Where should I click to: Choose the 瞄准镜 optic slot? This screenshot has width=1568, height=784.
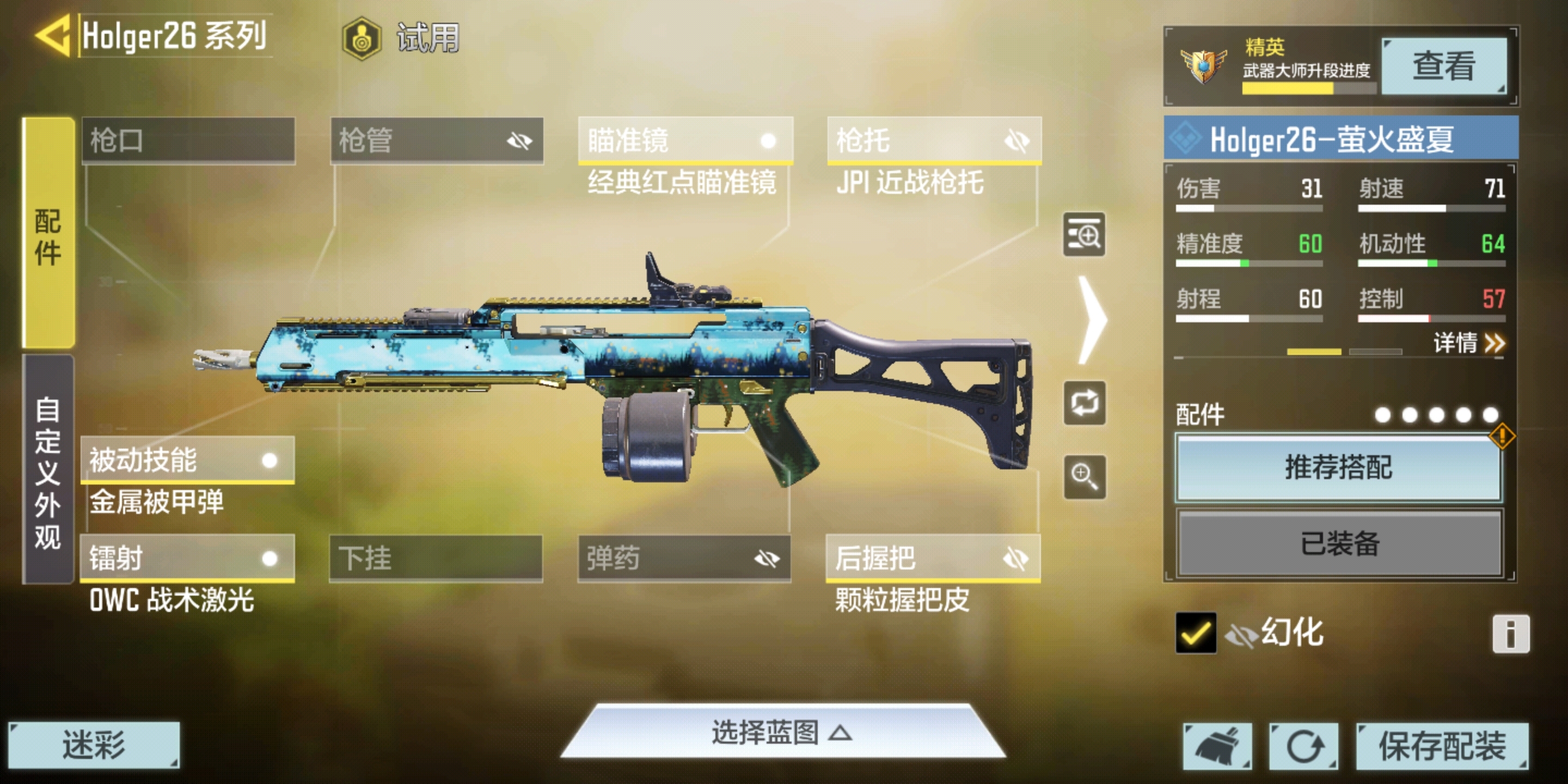click(685, 140)
